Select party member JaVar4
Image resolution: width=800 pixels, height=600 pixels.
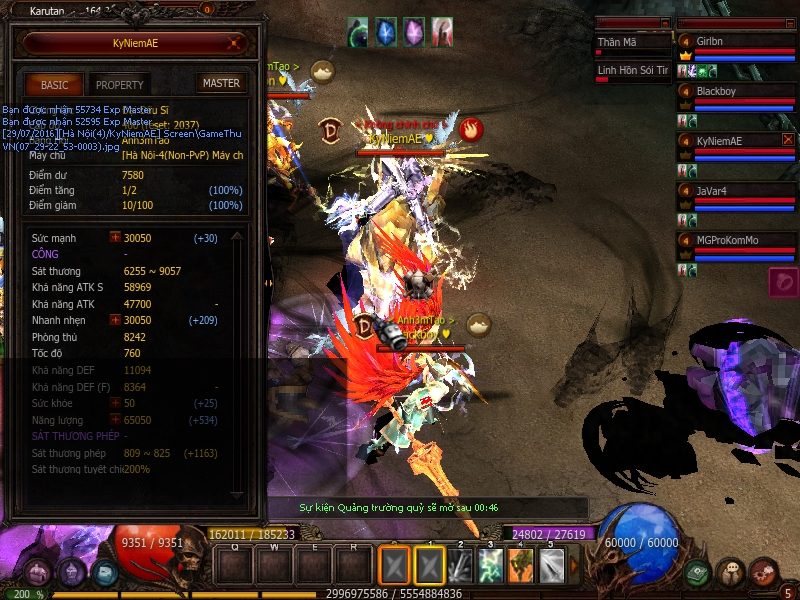(735, 191)
